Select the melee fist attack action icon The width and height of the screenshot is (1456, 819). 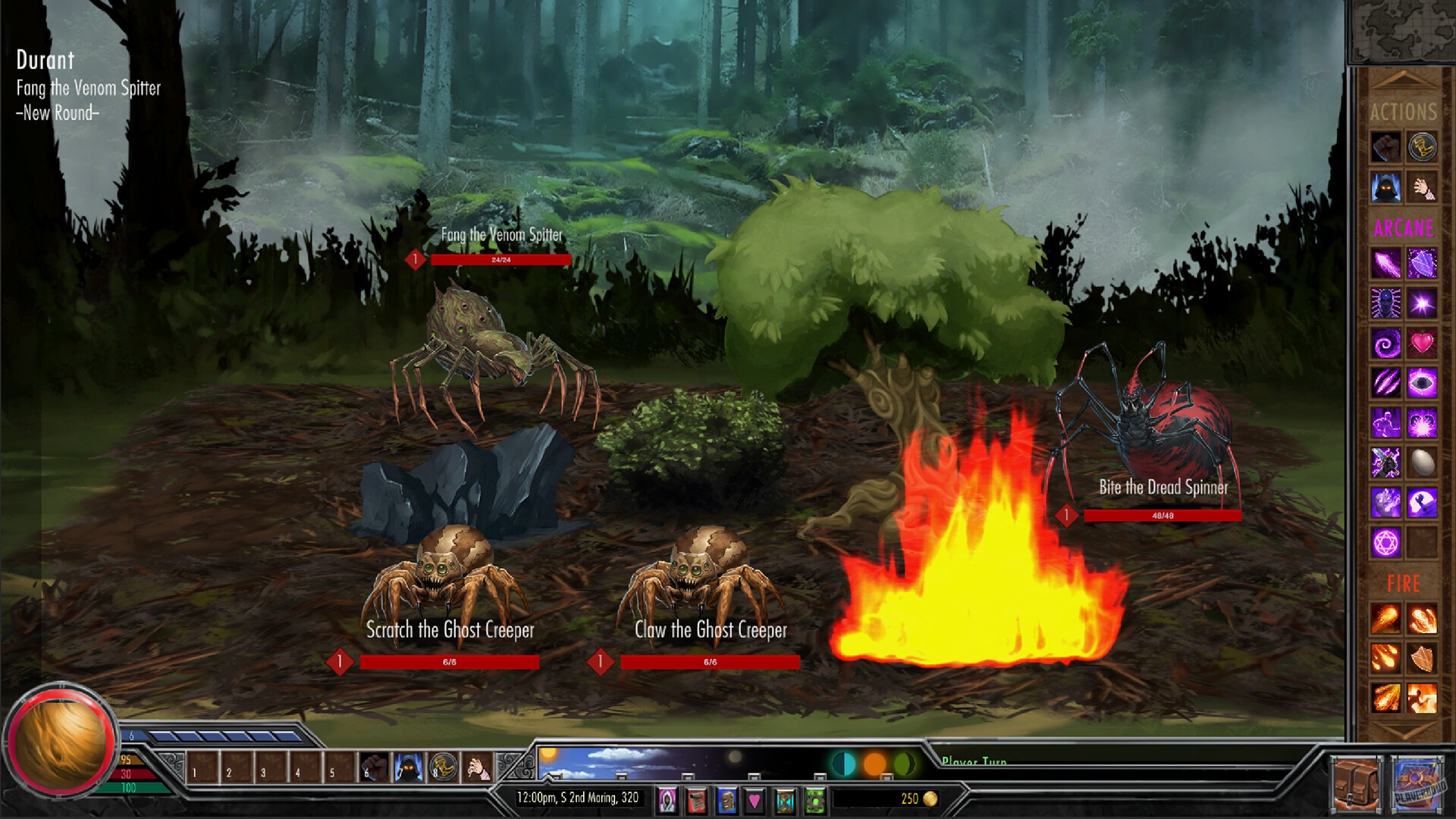click(1387, 146)
